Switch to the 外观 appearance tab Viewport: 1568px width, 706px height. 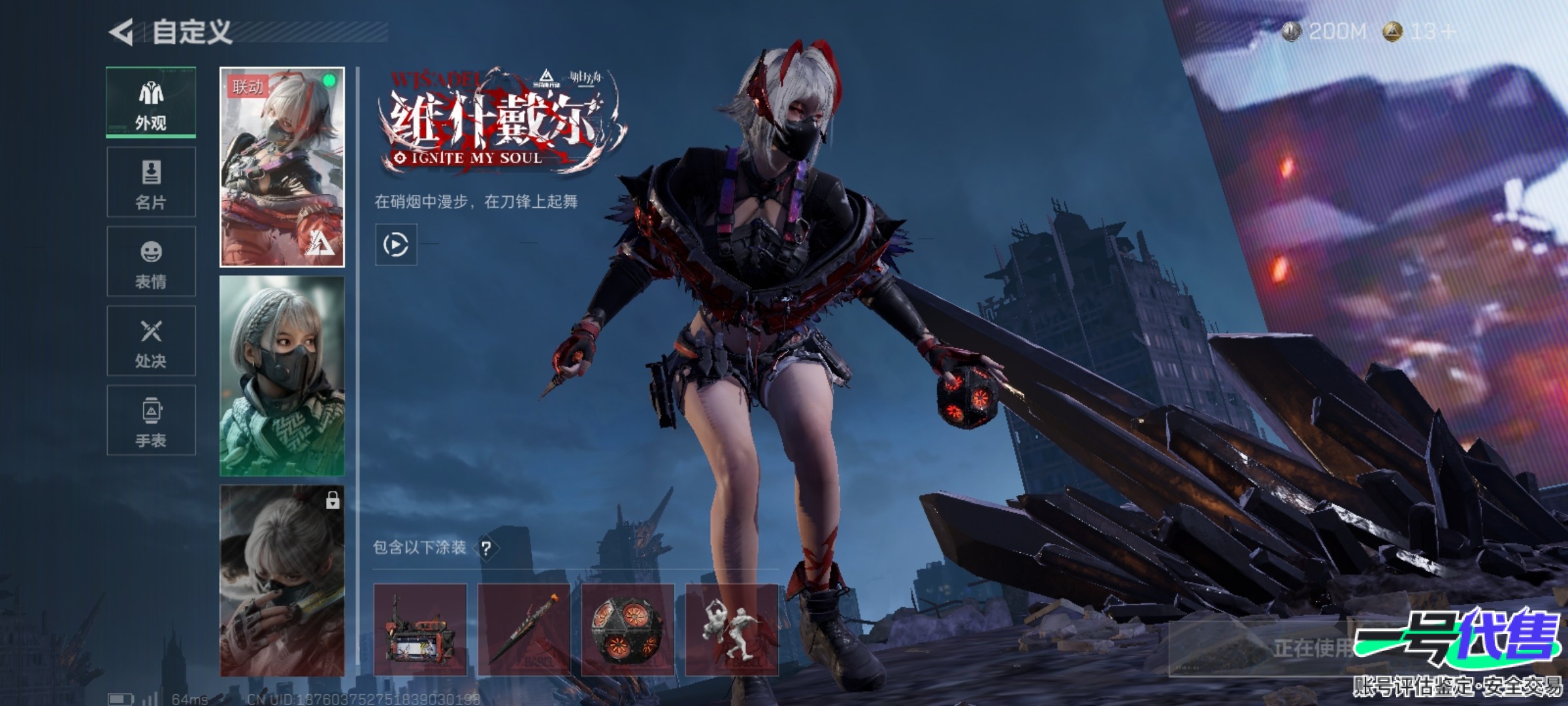pos(151,103)
